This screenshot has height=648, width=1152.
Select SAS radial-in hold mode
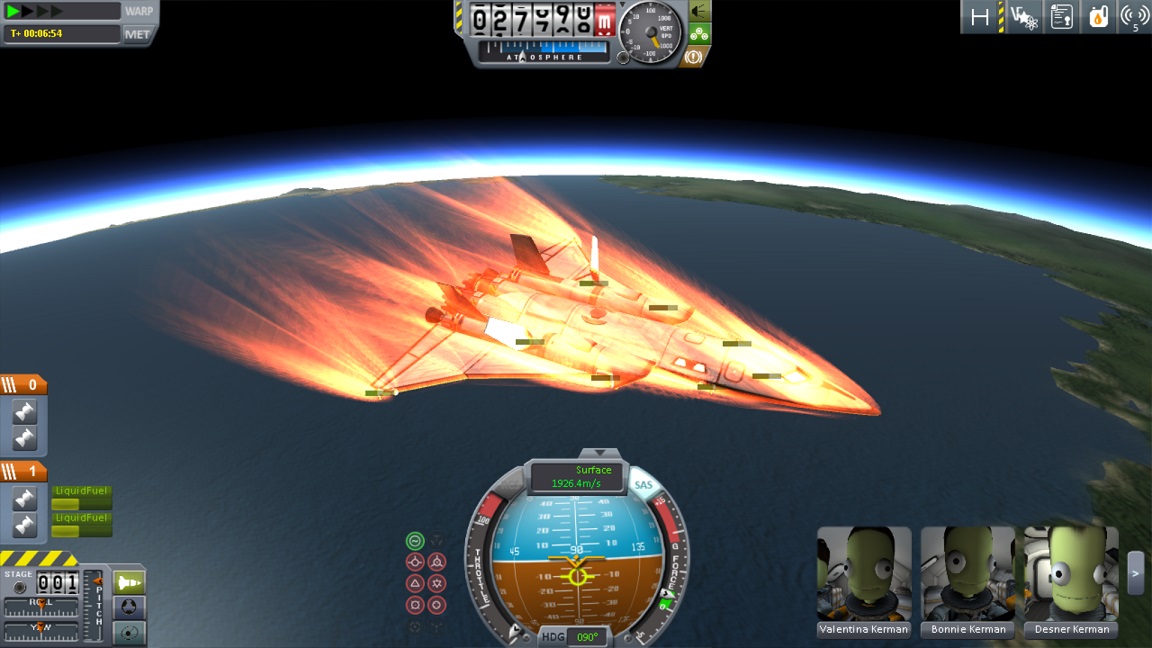coord(415,605)
